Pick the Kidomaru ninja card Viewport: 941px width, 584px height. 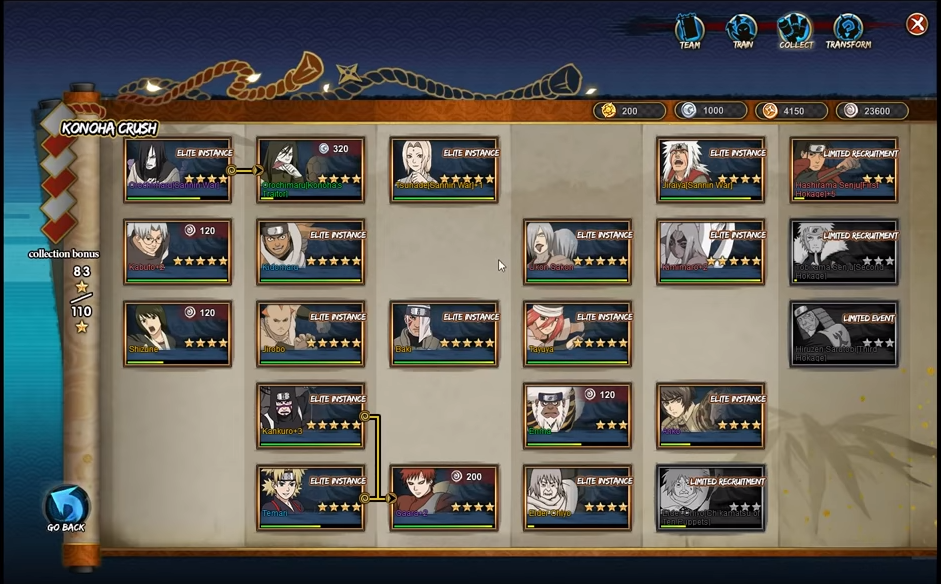(310, 252)
